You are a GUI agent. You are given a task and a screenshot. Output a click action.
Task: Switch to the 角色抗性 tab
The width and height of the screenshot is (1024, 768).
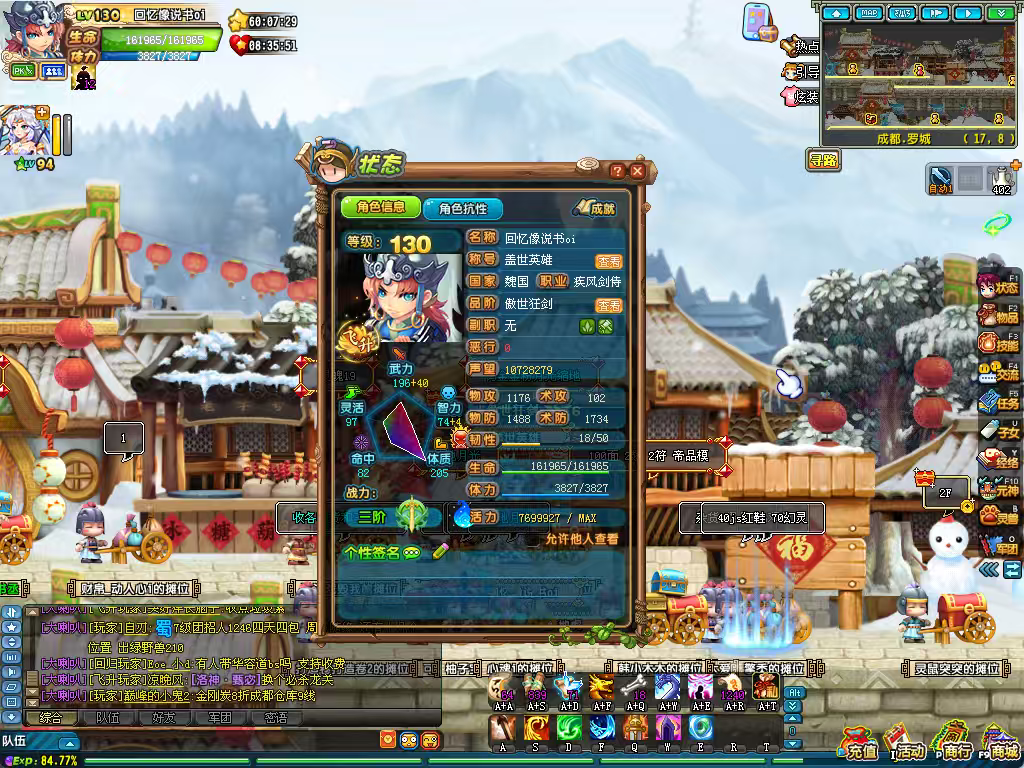(x=461, y=208)
